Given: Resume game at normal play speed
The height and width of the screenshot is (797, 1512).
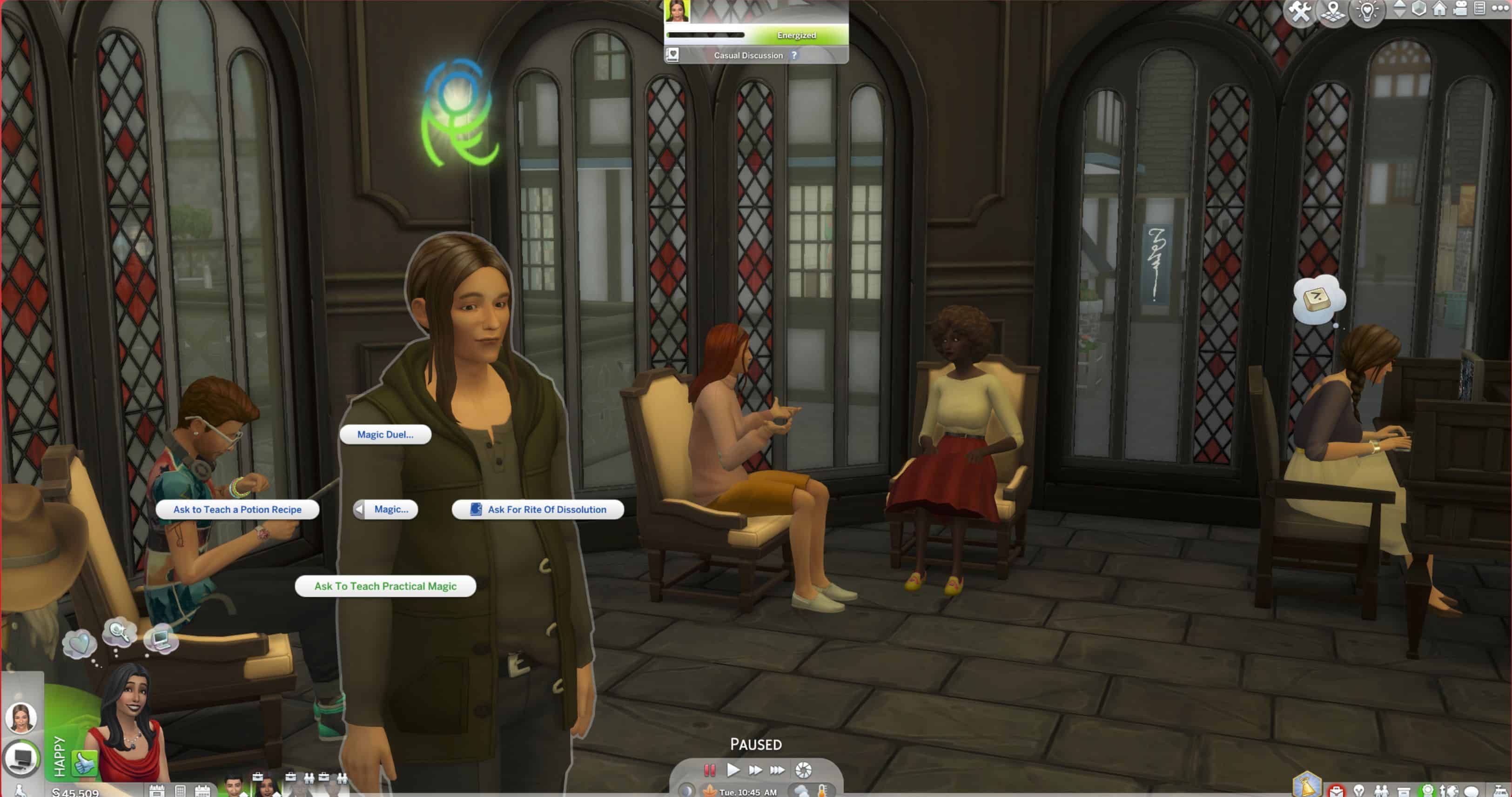Looking at the screenshot, I should click(x=732, y=770).
